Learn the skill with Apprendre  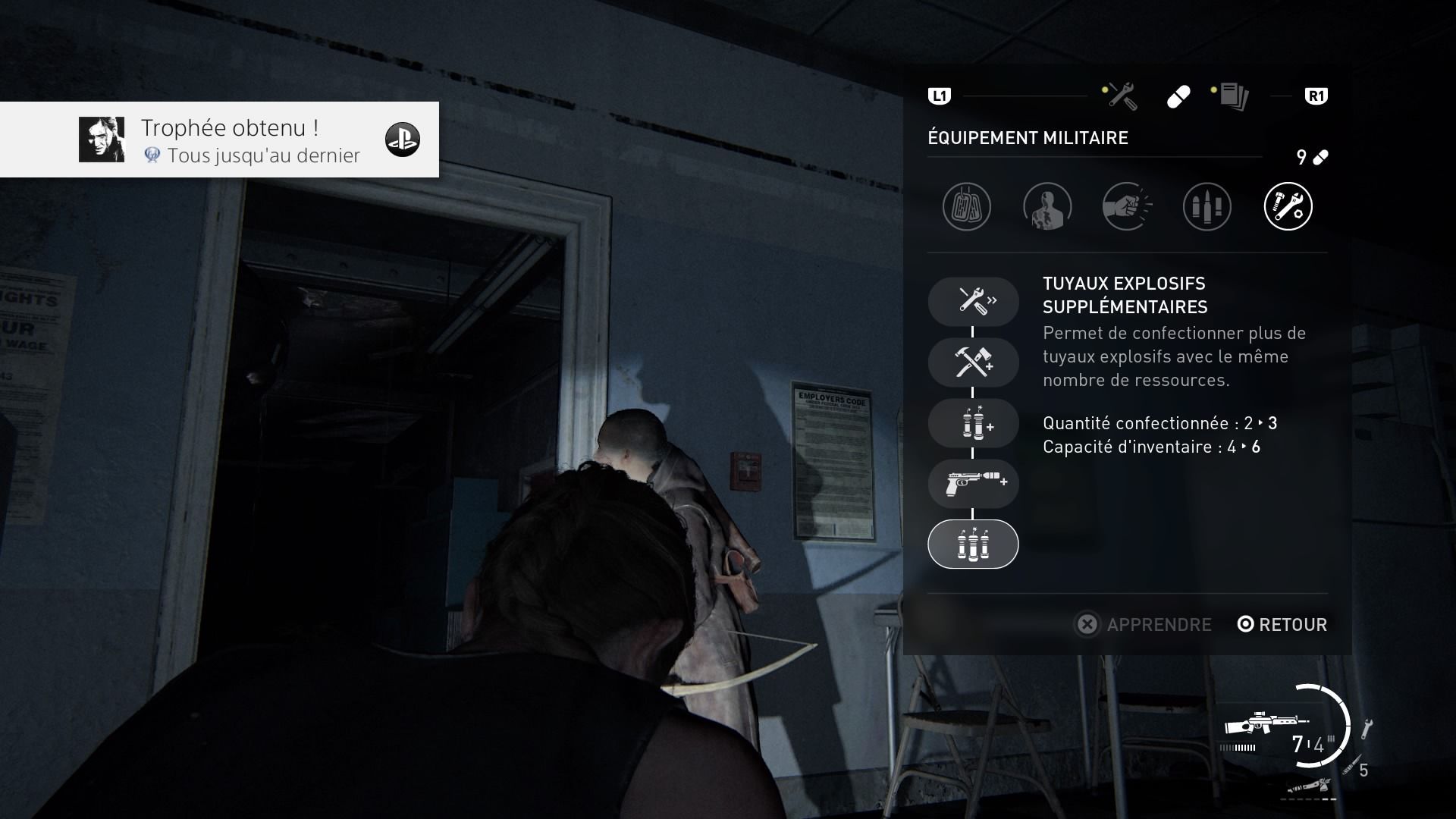click(1144, 624)
